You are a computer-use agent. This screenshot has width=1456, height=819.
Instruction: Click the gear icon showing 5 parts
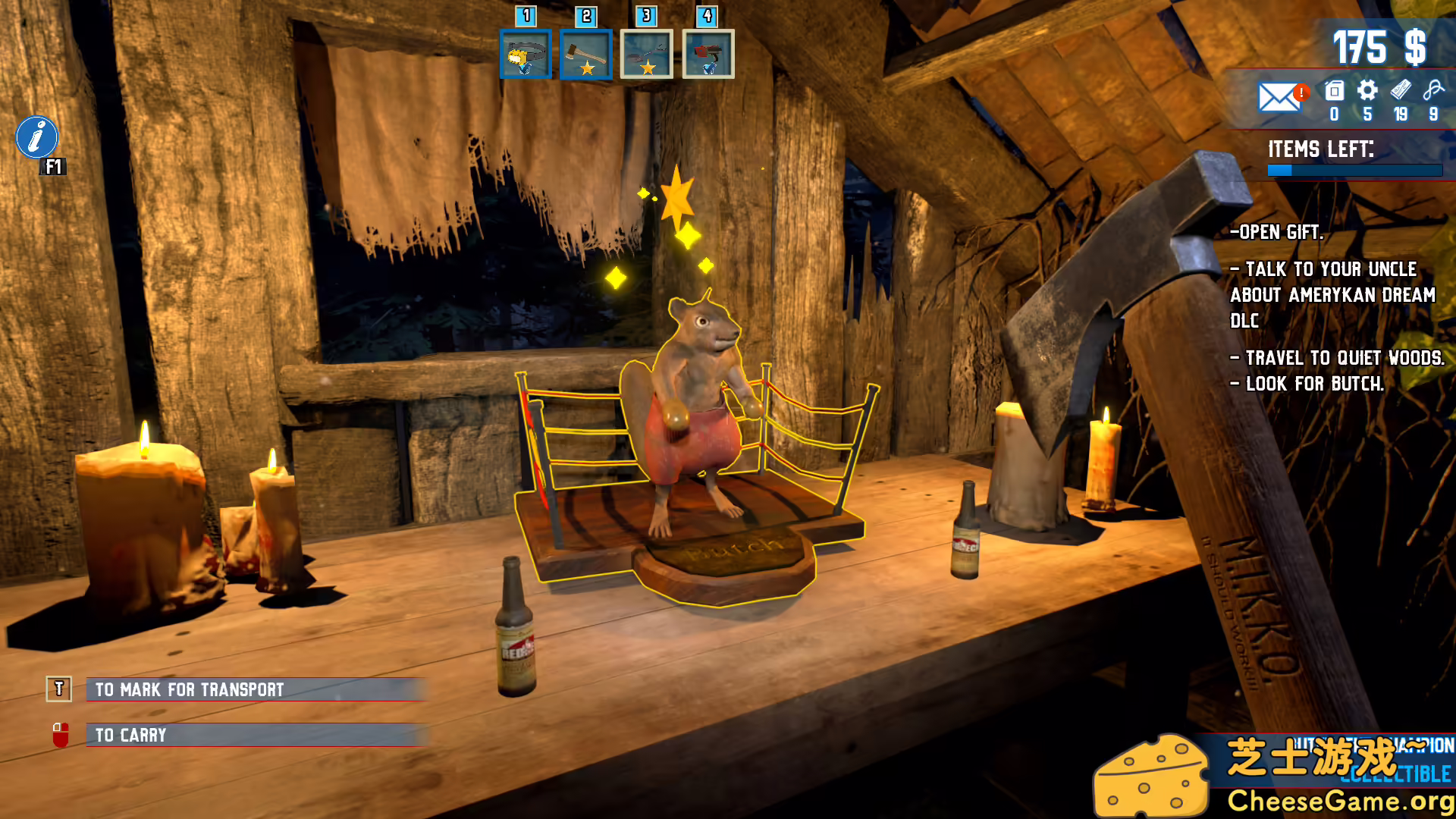pos(1367,92)
